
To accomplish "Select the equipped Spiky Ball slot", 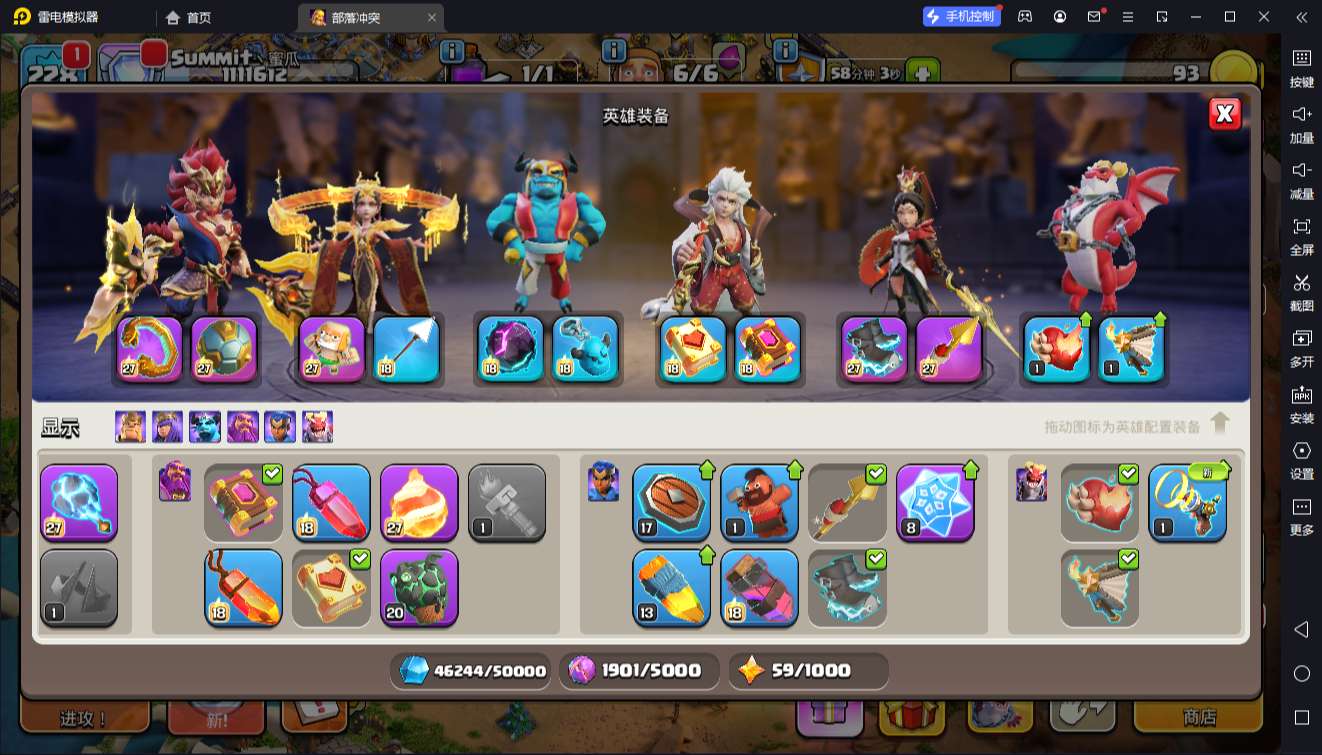I will [x=224, y=349].
